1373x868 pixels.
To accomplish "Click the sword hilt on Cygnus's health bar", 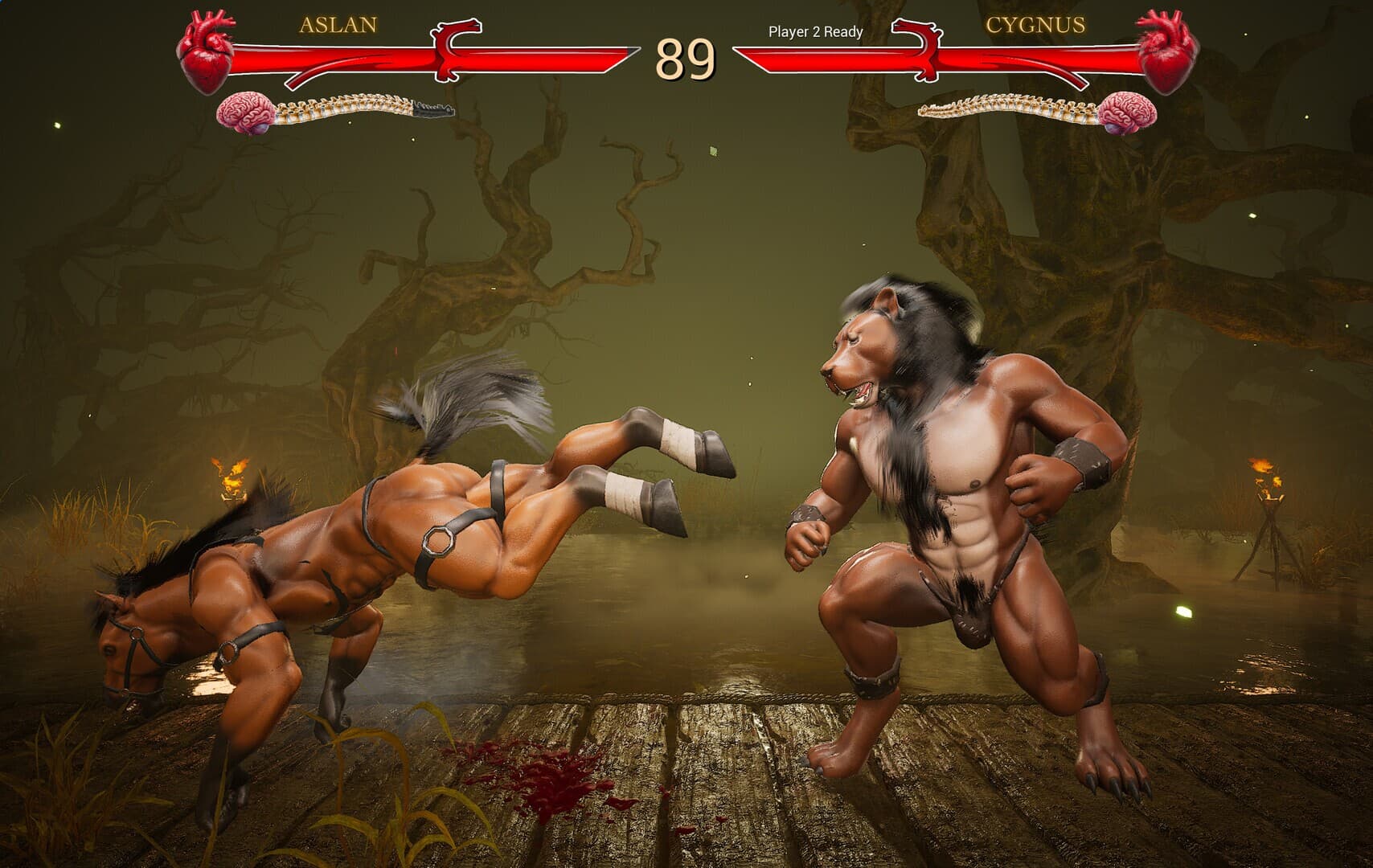I will (916, 50).
